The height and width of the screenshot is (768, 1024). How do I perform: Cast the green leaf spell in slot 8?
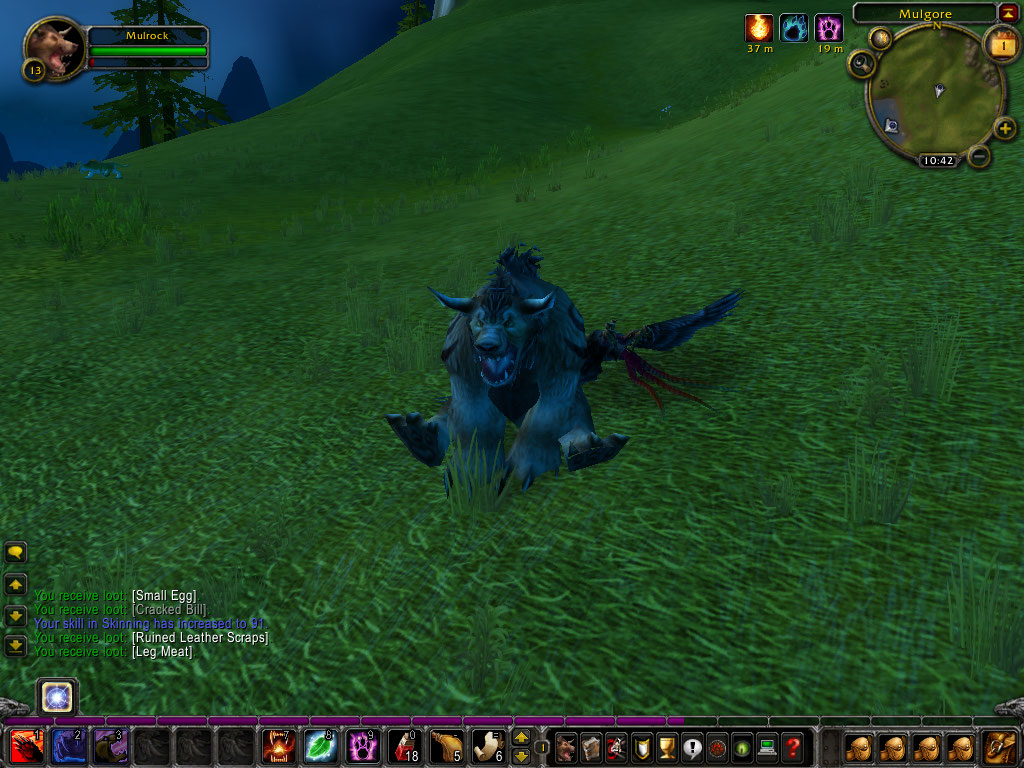(x=321, y=746)
